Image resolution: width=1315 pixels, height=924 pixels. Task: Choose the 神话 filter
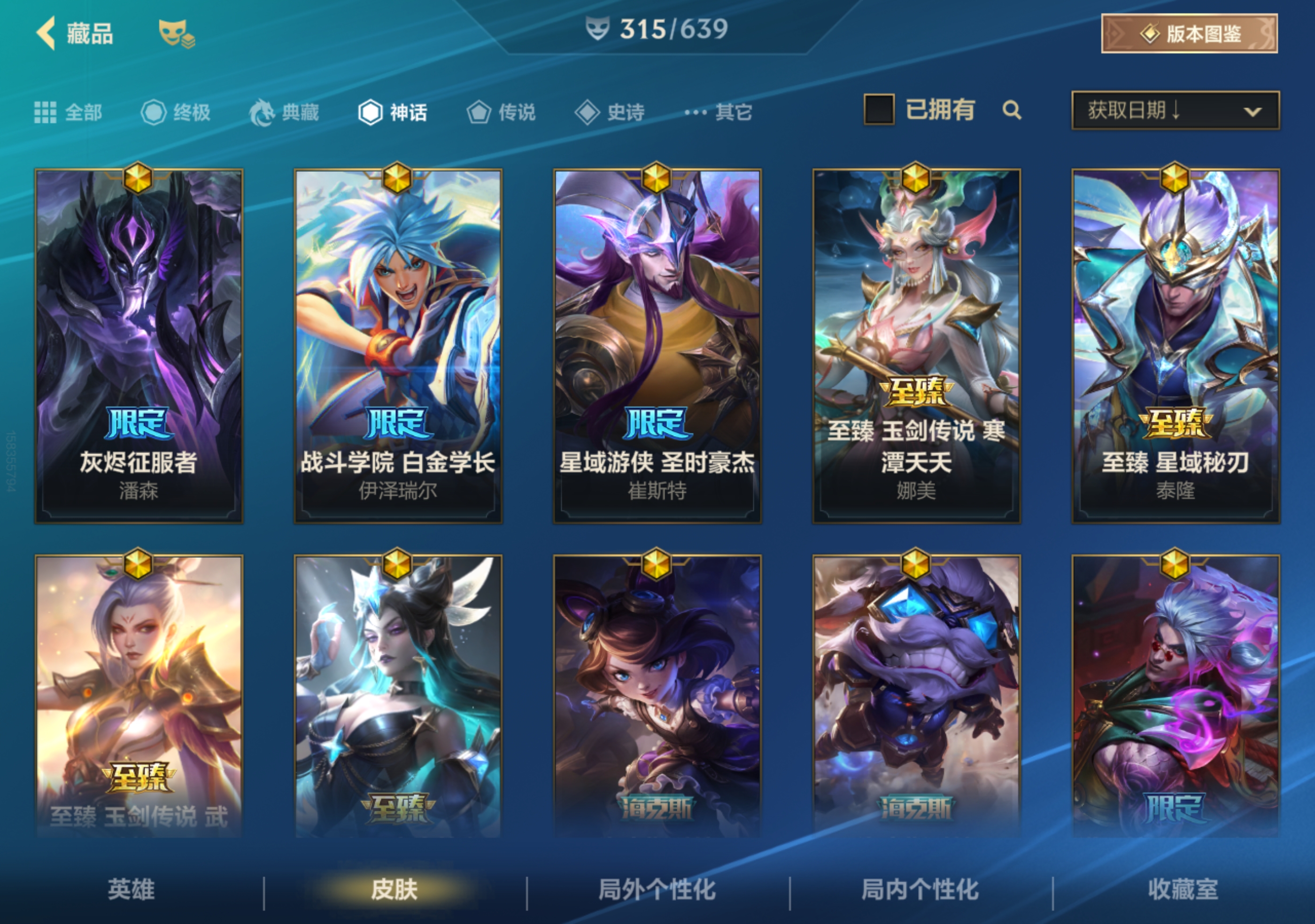[393, 112]
